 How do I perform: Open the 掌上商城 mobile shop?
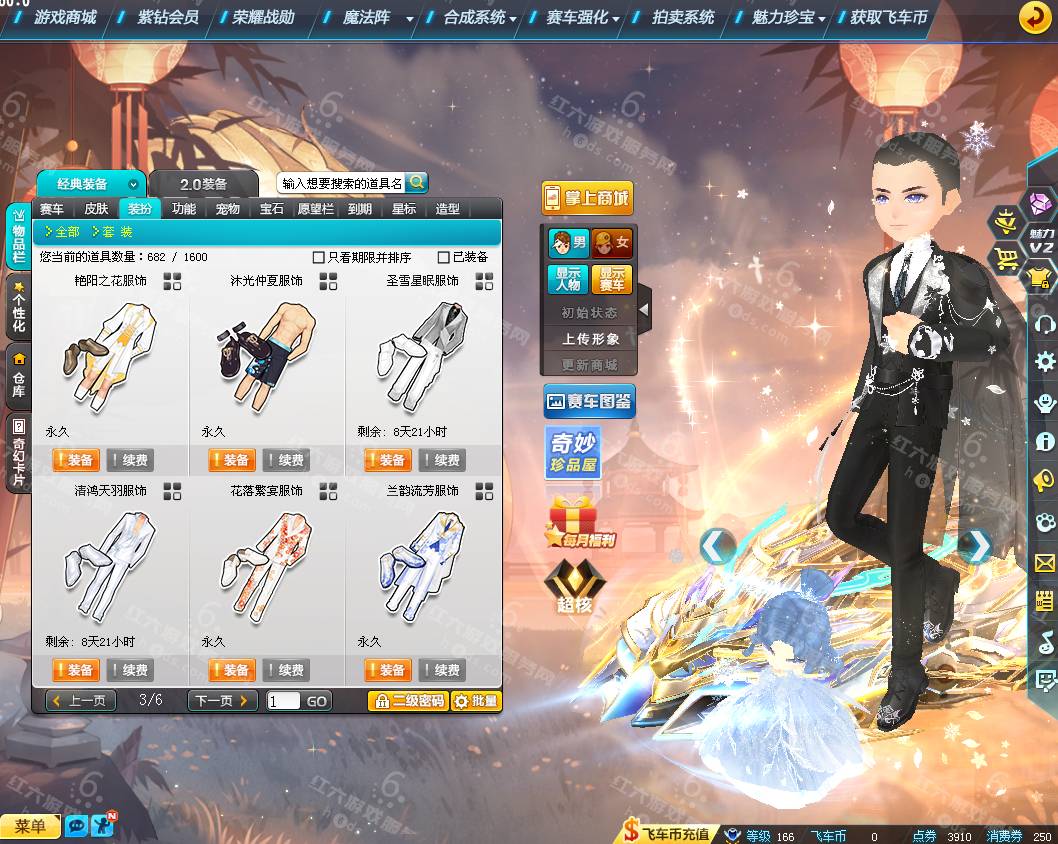(587, 198)
